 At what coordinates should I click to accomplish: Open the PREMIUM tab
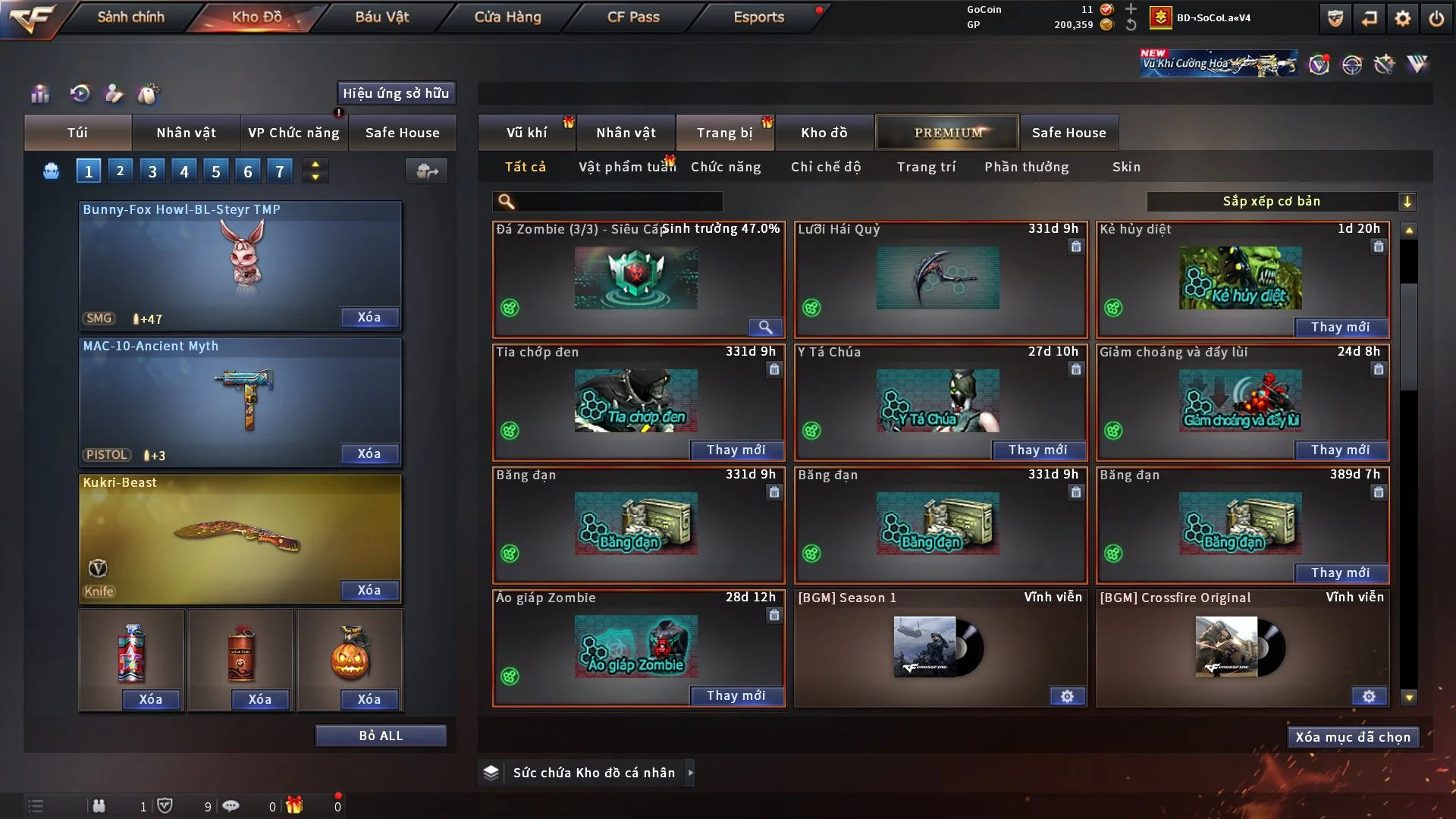tap(947, 132)
